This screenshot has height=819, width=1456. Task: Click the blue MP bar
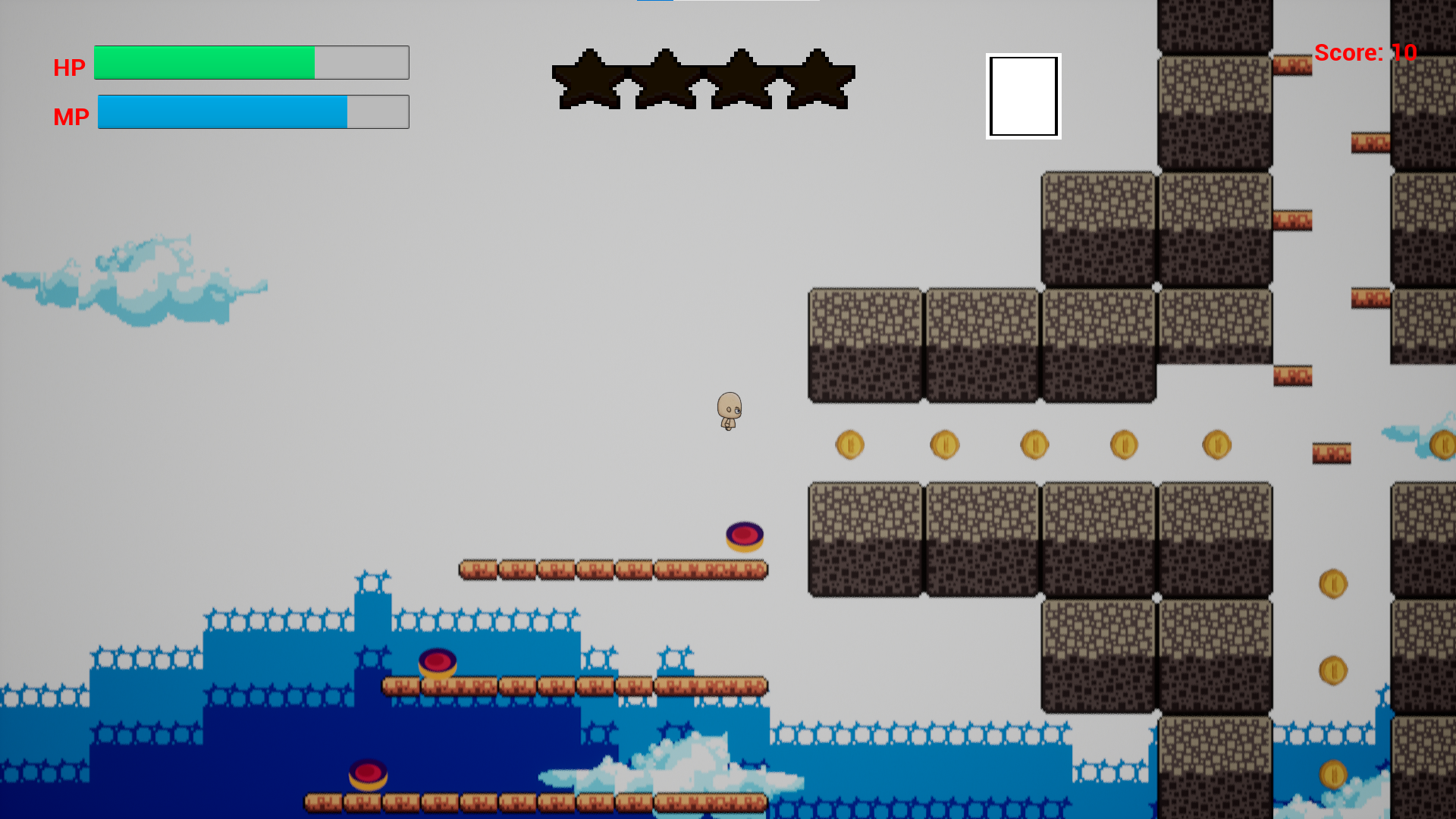[x=224, y=111]
